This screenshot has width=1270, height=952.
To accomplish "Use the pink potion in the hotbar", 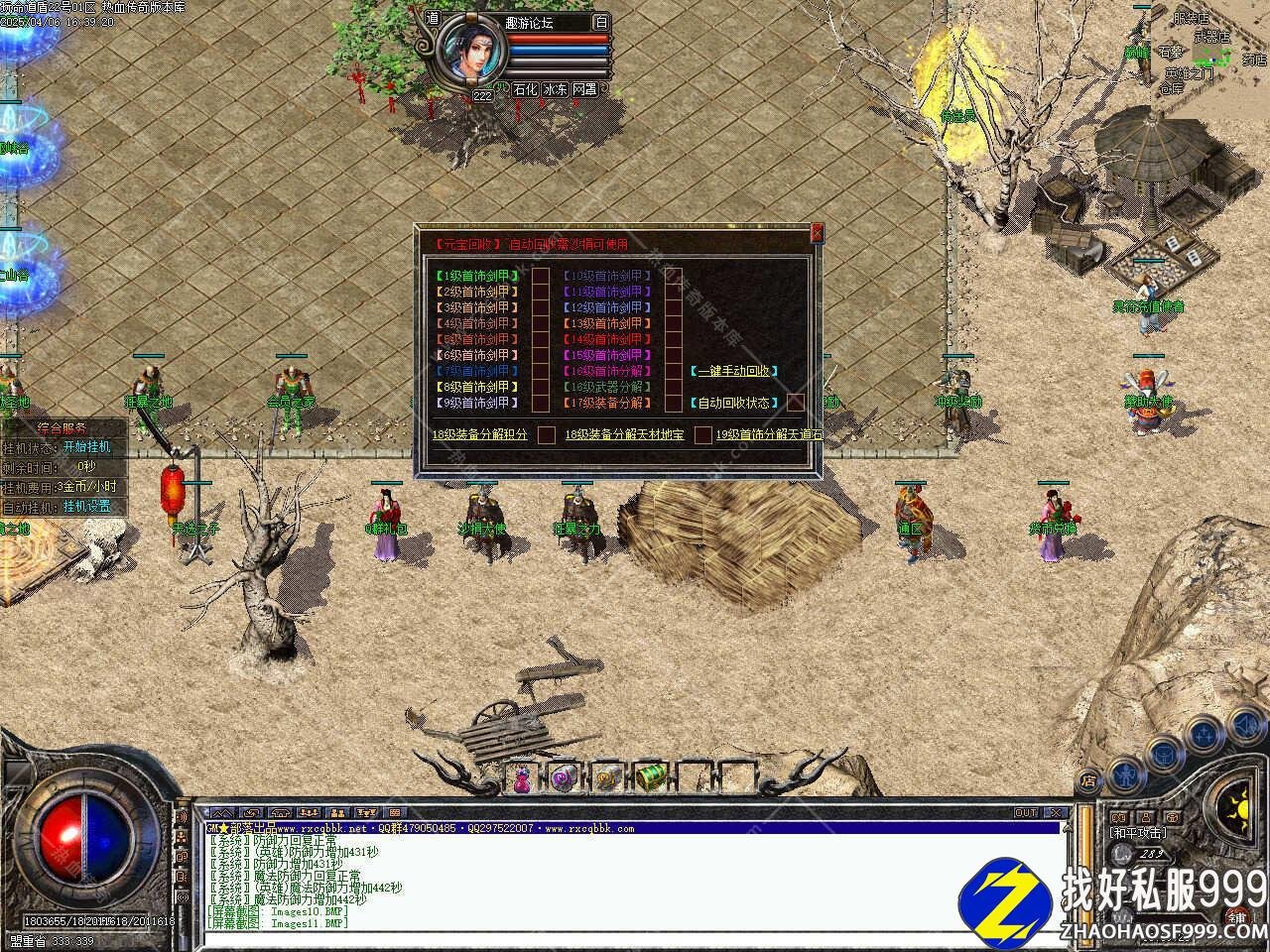I will 523,779.
